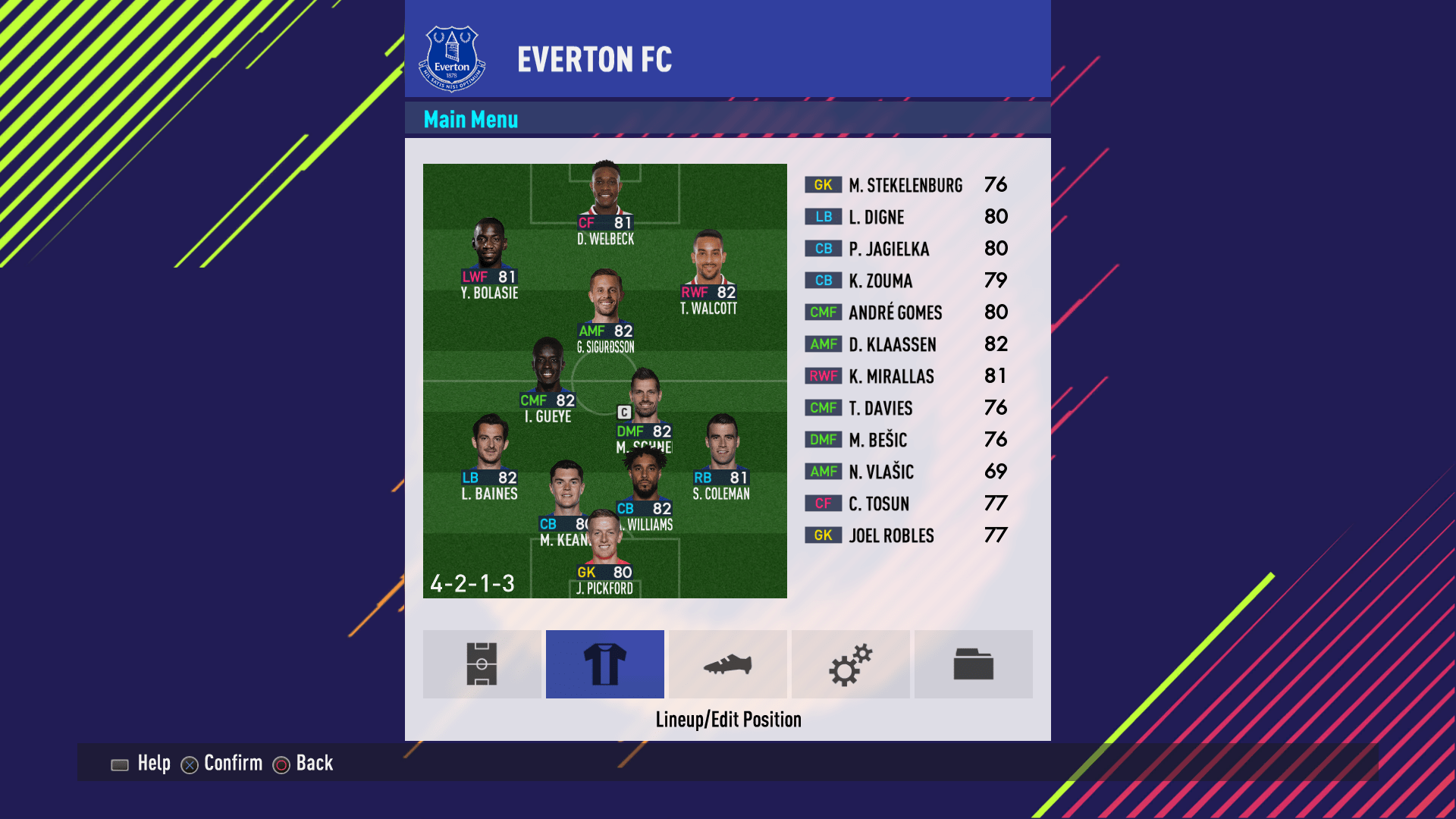This screenshot has width=1456, height=819.
Task: Choose D. Klaassen from the bench list
Action: [x=906, y=344]
